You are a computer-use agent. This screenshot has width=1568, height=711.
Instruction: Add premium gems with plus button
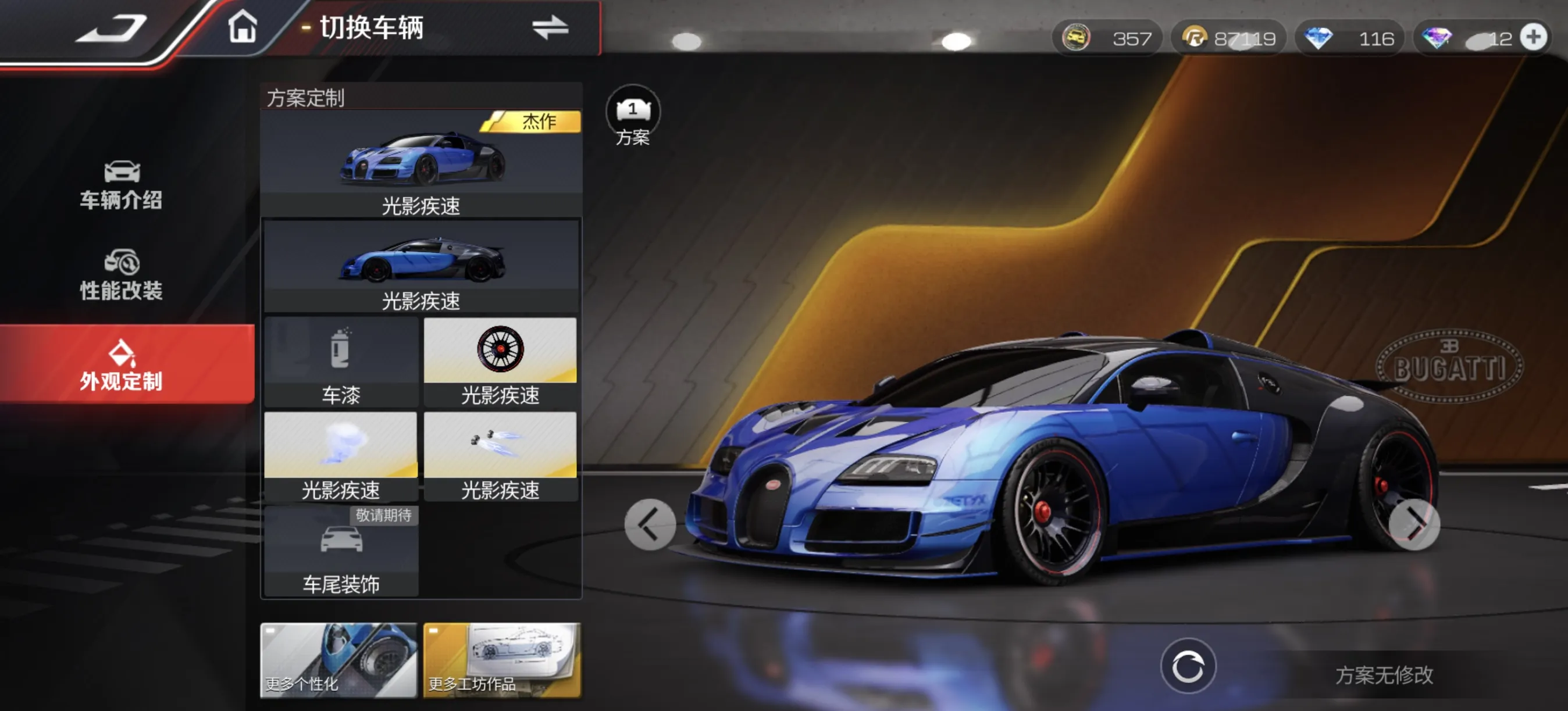click(1533, 38)
